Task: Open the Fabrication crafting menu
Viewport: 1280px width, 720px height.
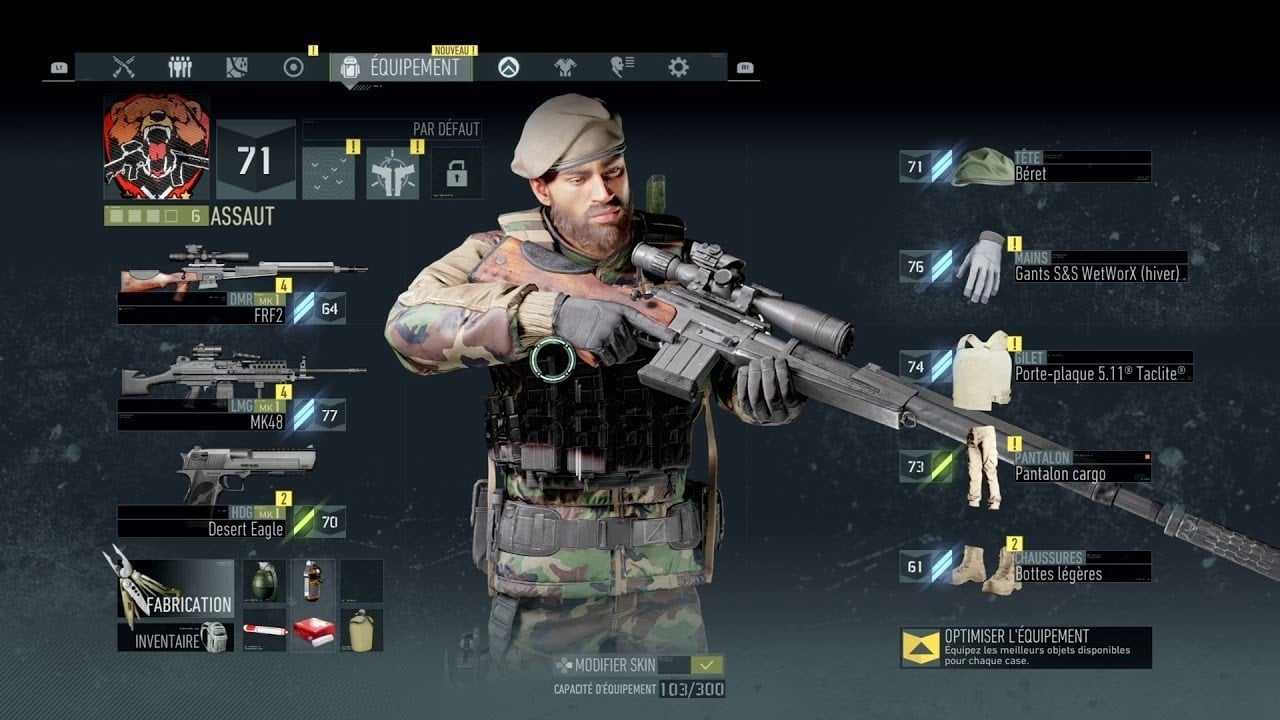Action: 176,590
